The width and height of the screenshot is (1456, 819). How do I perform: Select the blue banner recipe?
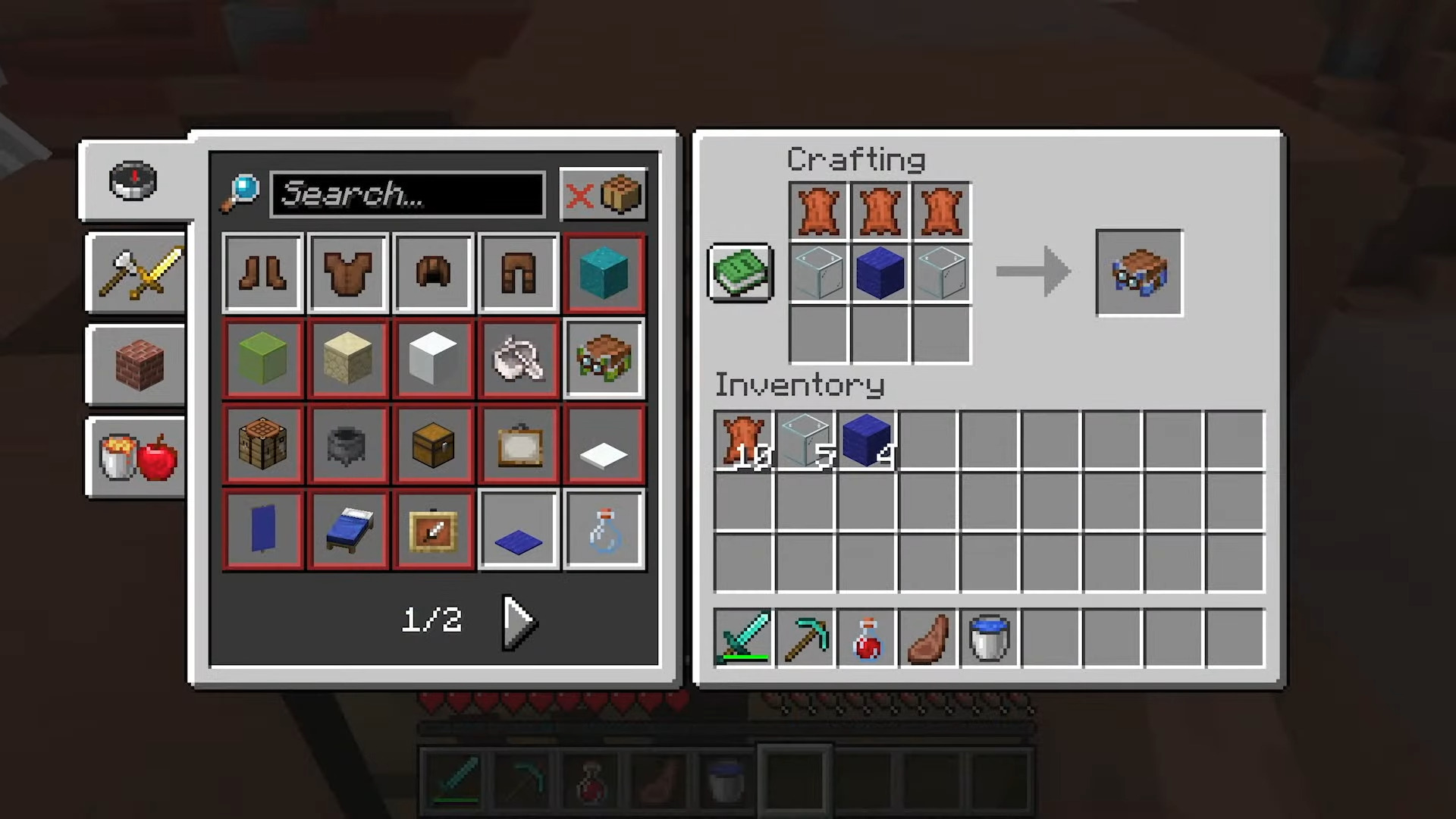click(x=262, y=529)
